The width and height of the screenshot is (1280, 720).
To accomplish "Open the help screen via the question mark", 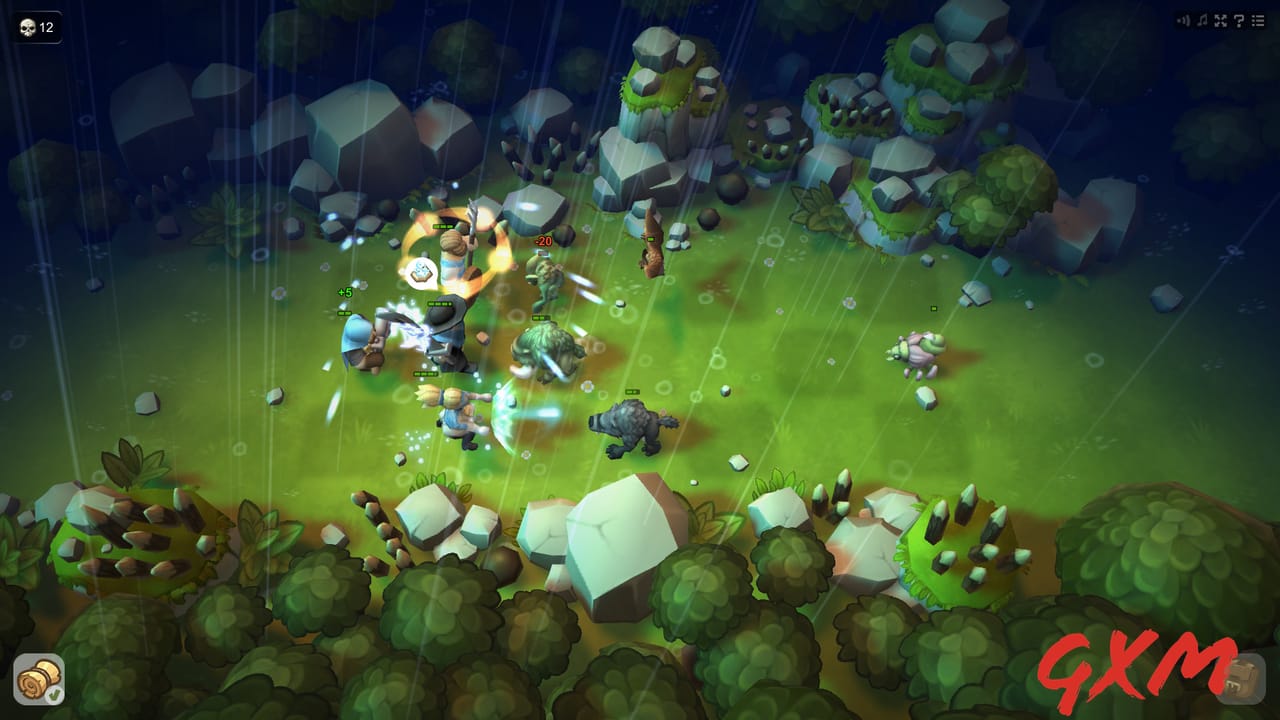I will coord(1238,20).
